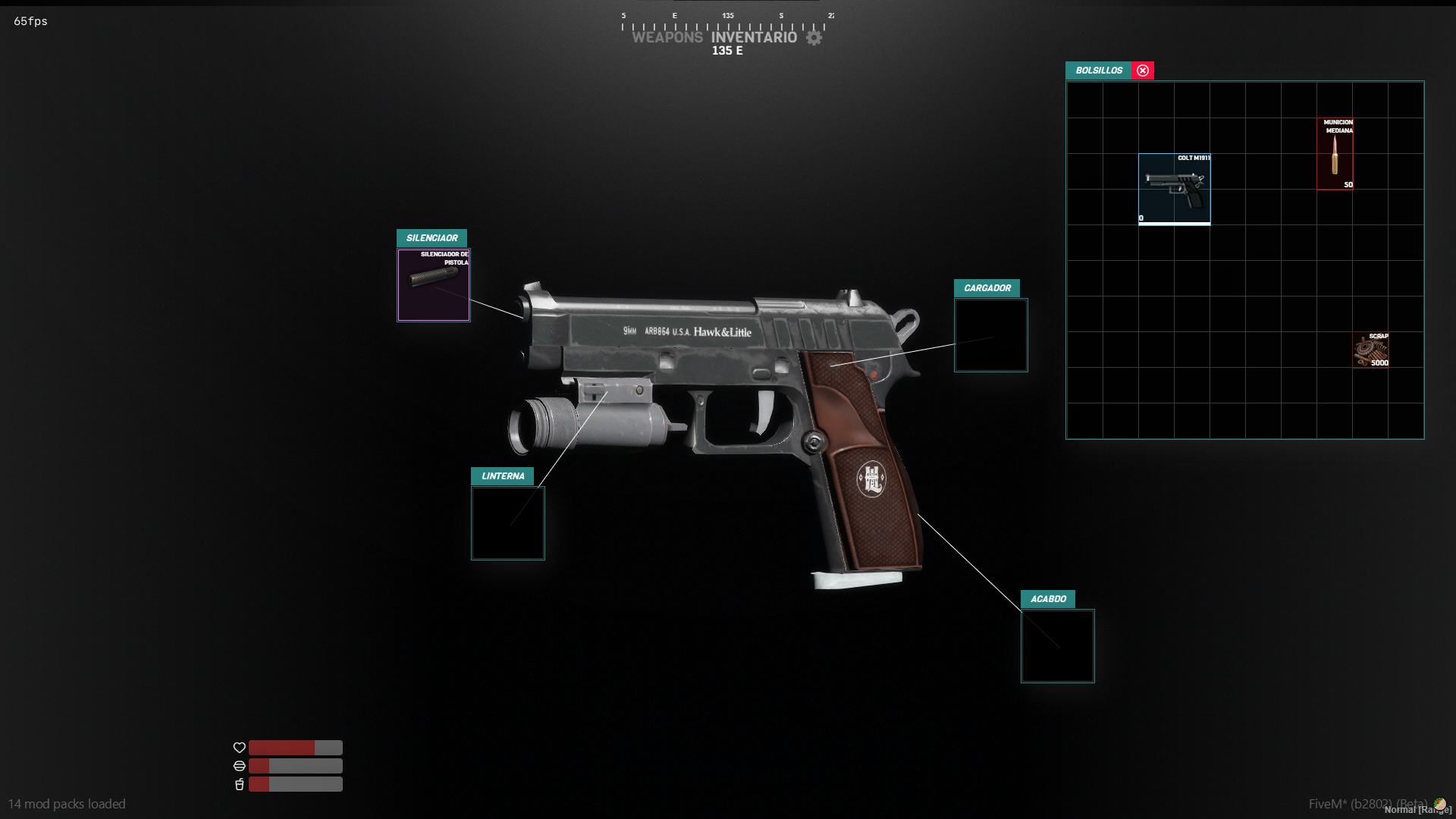Screen dimensions: 1456x819
Task: Switch to the Weapons tab
Action: click(667, 37)
